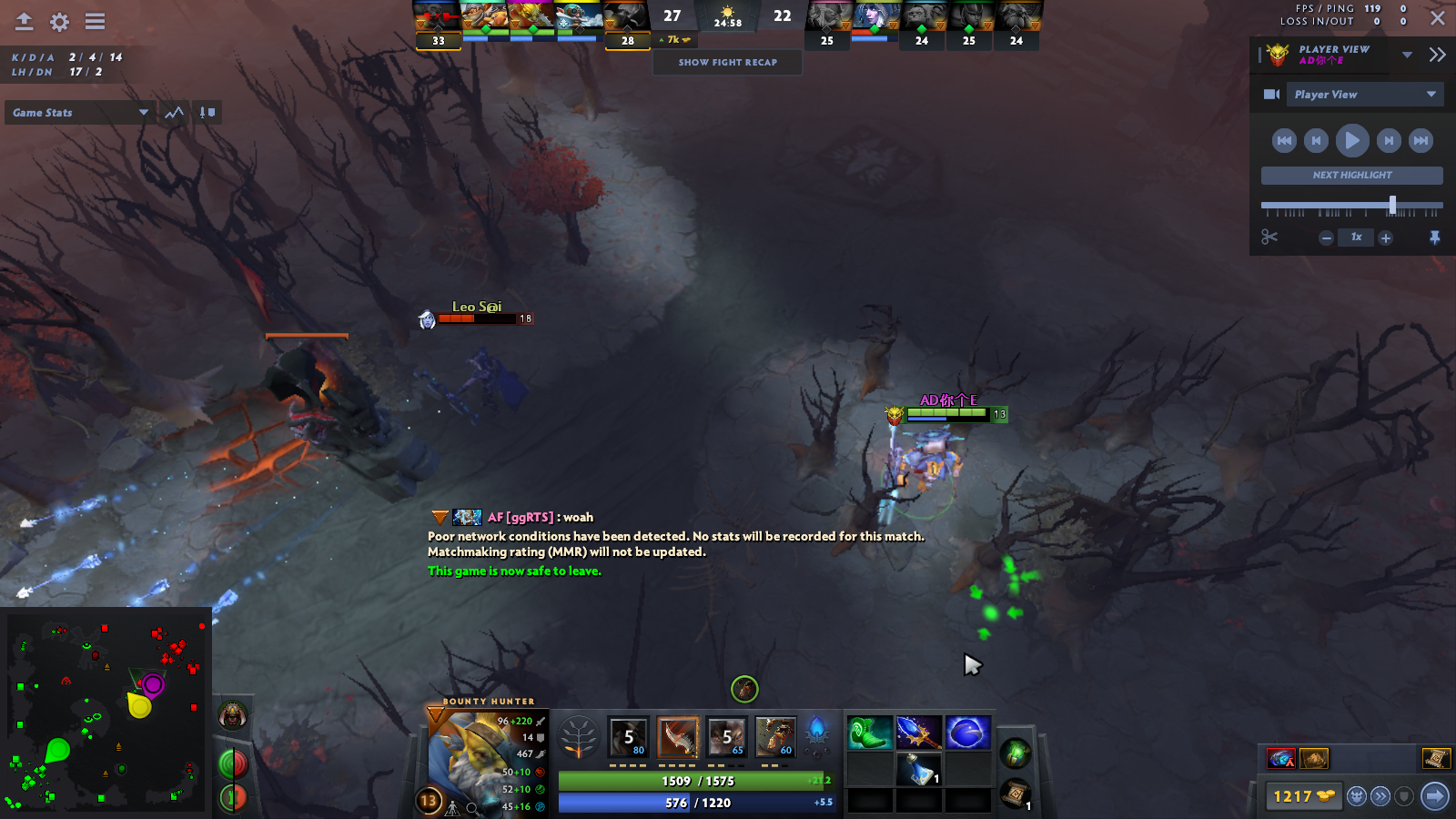Open the net worth graph icon beside Game Stats

pos(173,112)
